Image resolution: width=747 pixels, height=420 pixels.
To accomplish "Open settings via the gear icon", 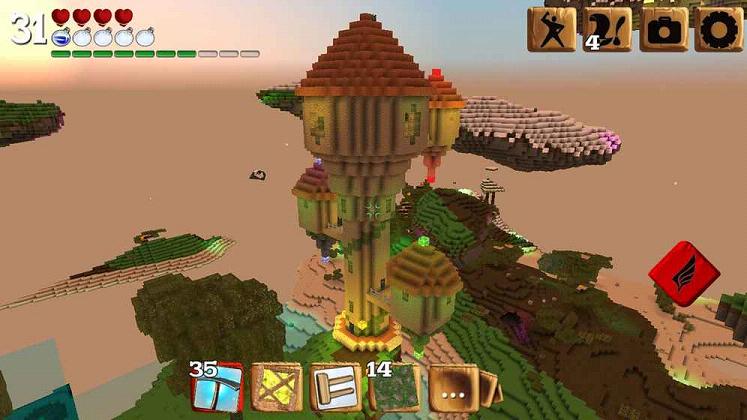I will coord(718,29).
